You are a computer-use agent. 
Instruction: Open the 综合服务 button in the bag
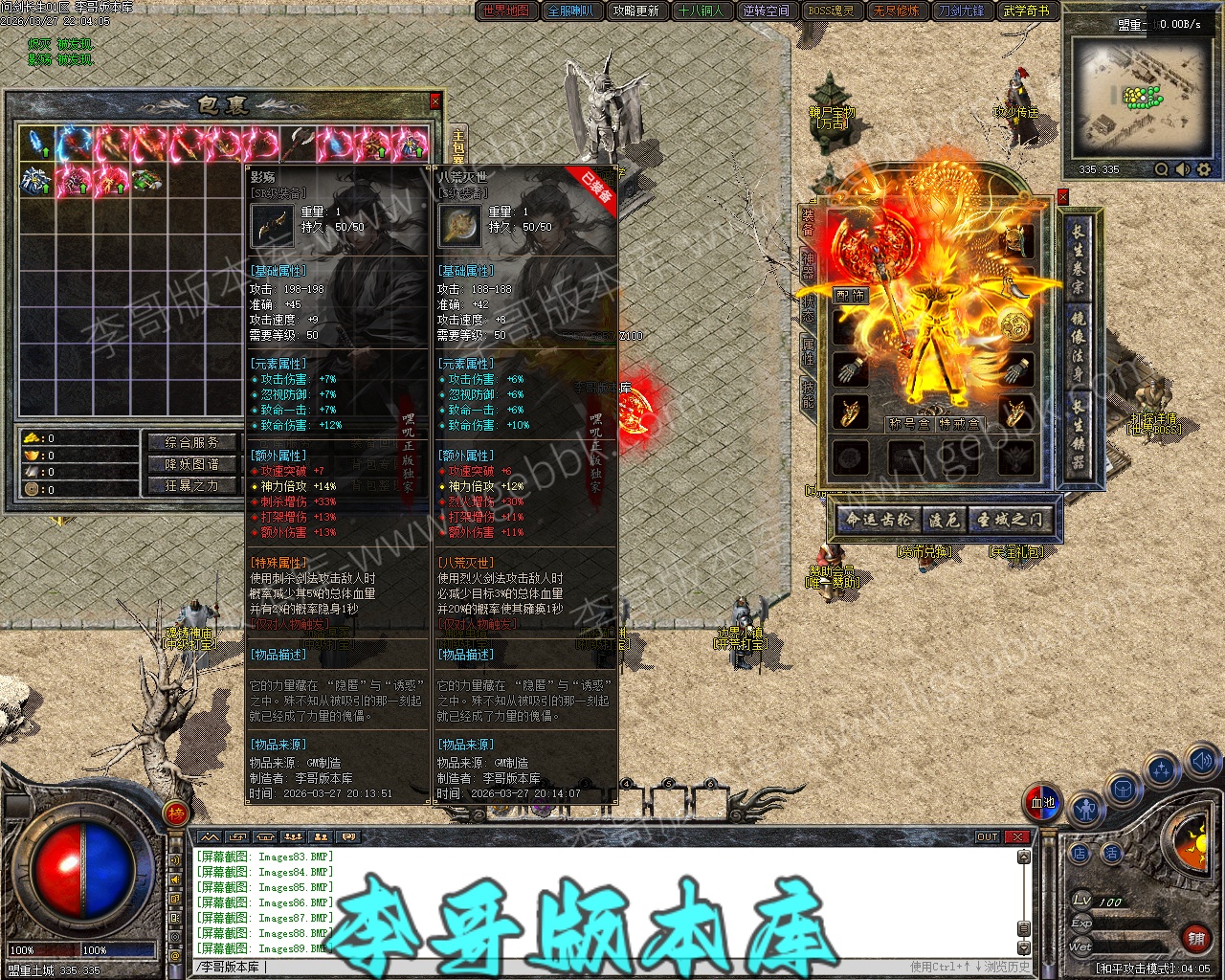click(192, 442)
